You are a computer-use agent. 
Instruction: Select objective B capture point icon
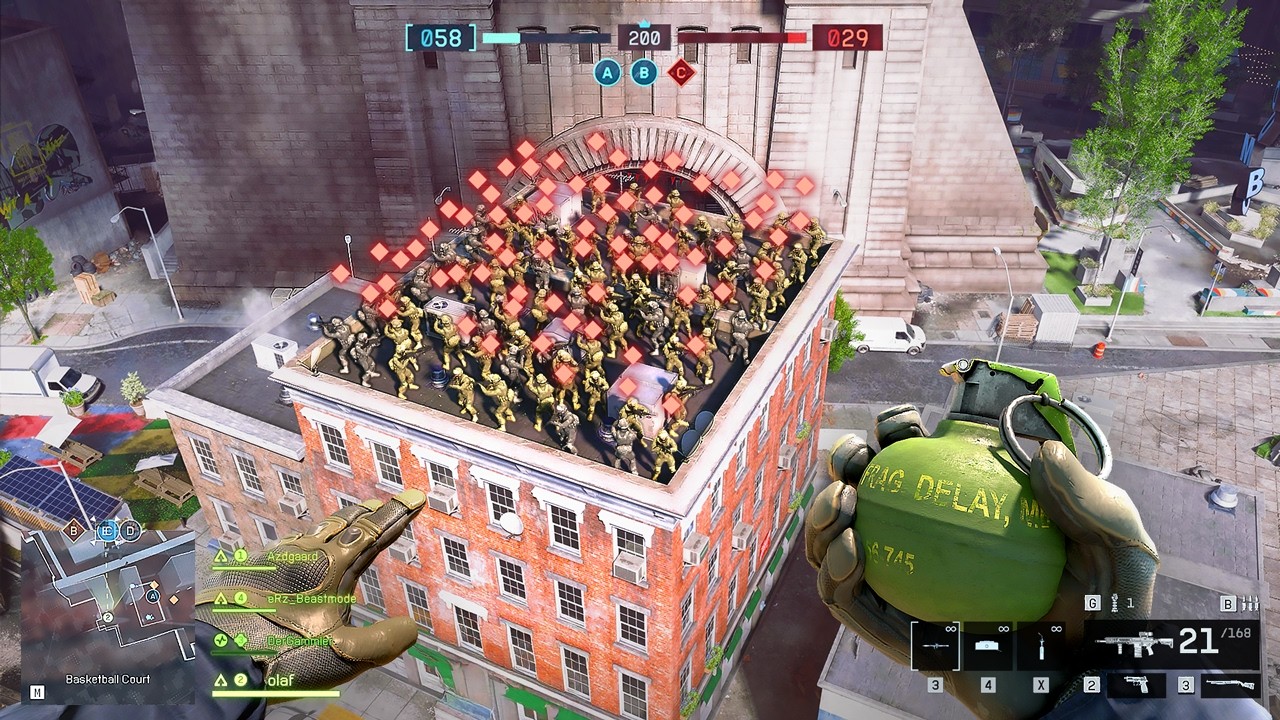coord(644,72)
